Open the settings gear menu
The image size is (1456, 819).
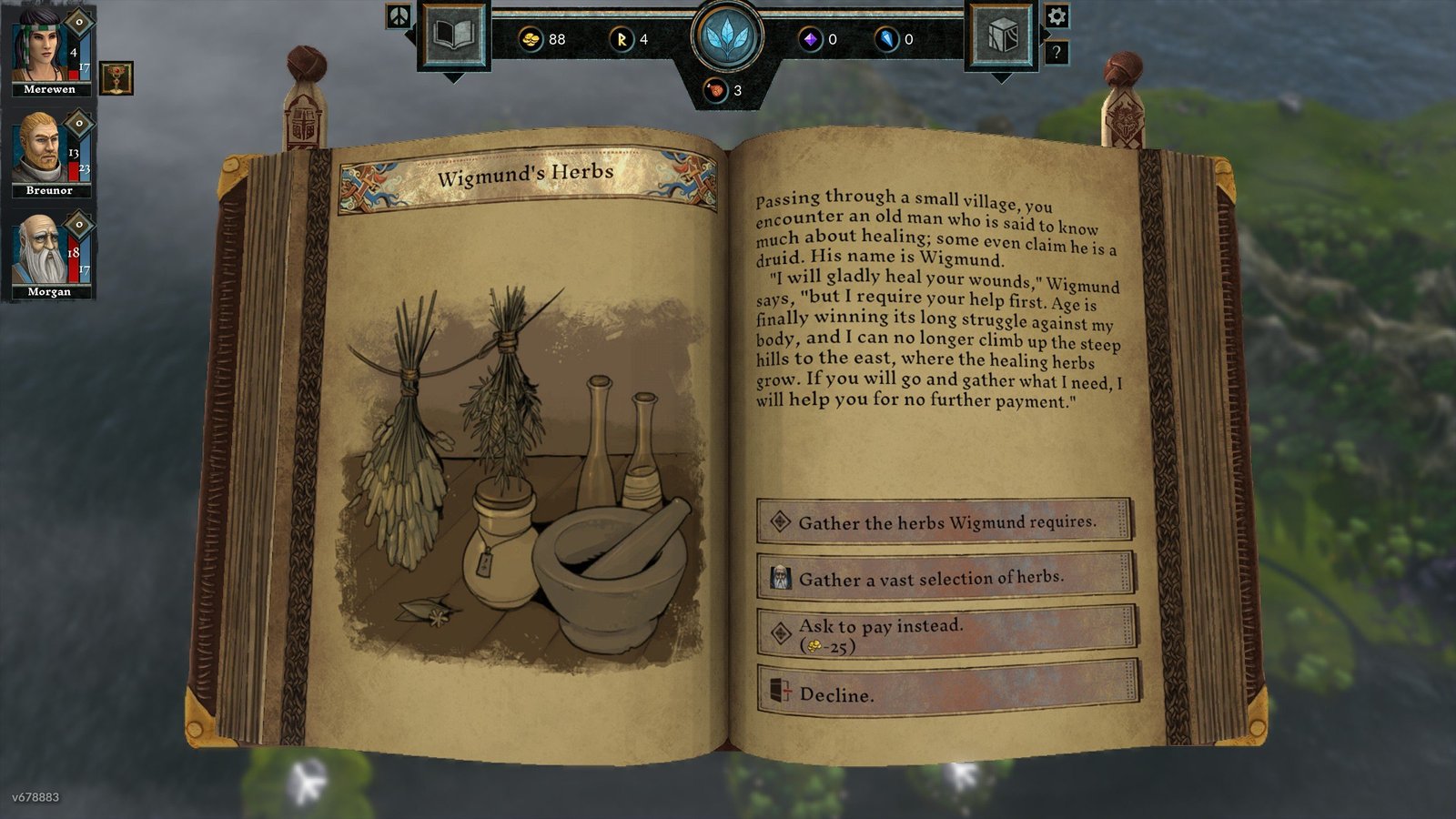pos(1056,16)
